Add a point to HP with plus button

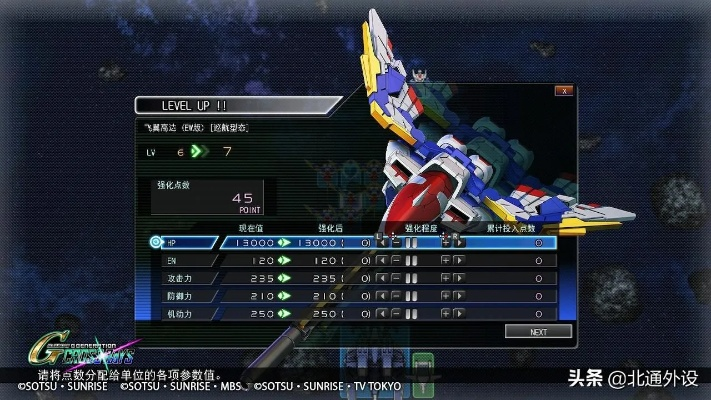pyautogui.click(x=446, y=242)
